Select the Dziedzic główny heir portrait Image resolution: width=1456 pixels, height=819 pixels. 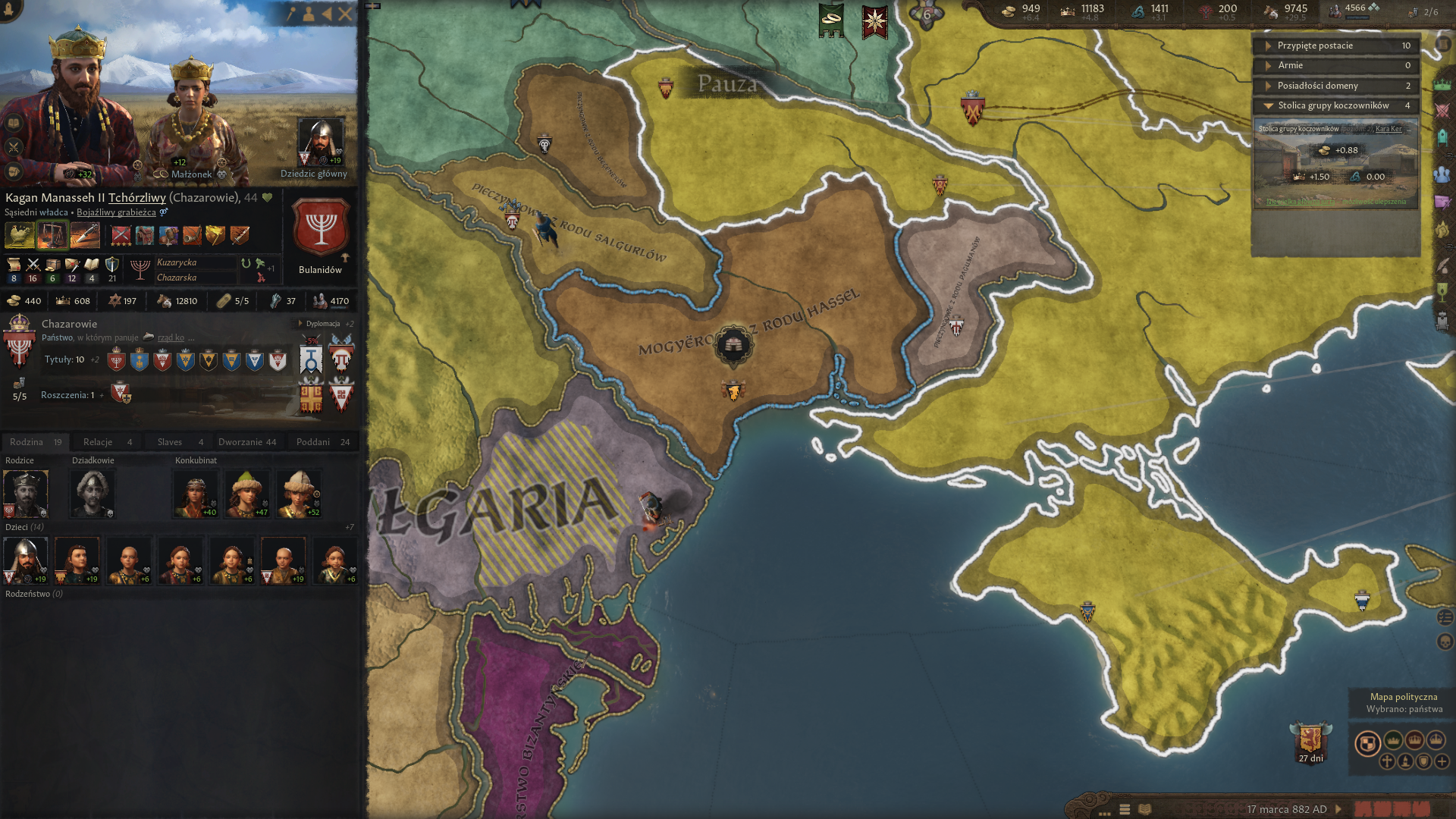[x=320, y=143]
